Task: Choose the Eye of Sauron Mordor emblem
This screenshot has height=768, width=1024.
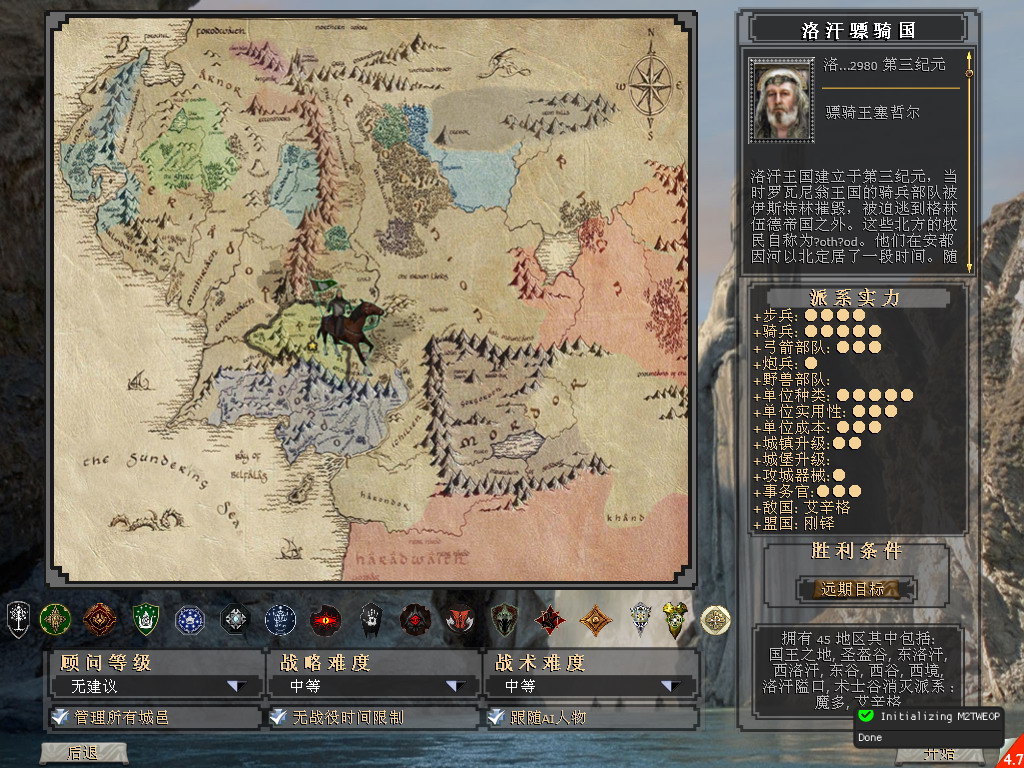Action: click(325, 620)
